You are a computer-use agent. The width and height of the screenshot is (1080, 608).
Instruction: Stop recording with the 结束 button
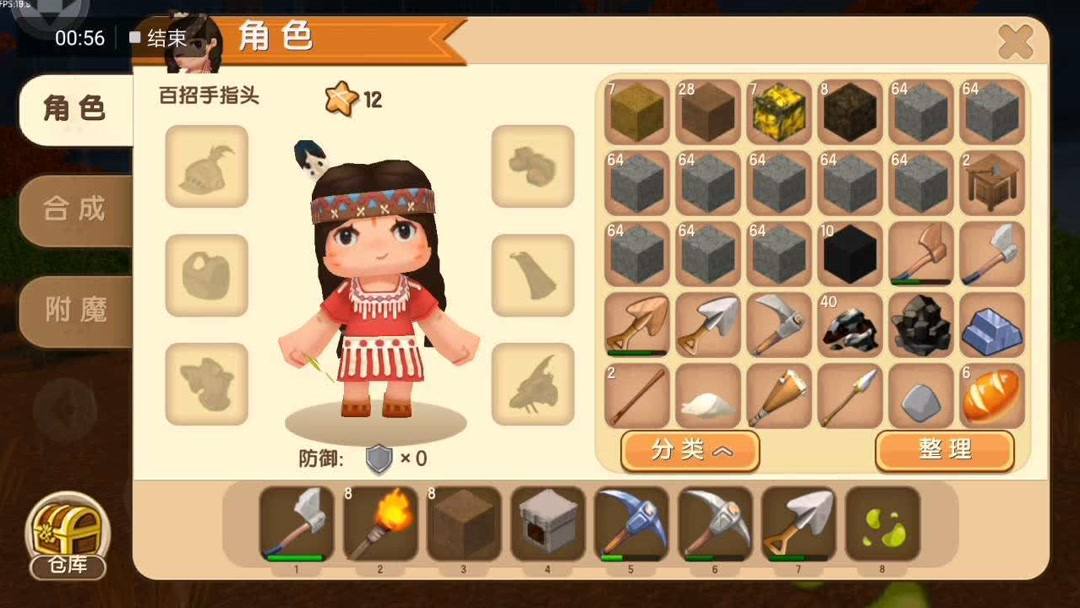coord(160,38)
